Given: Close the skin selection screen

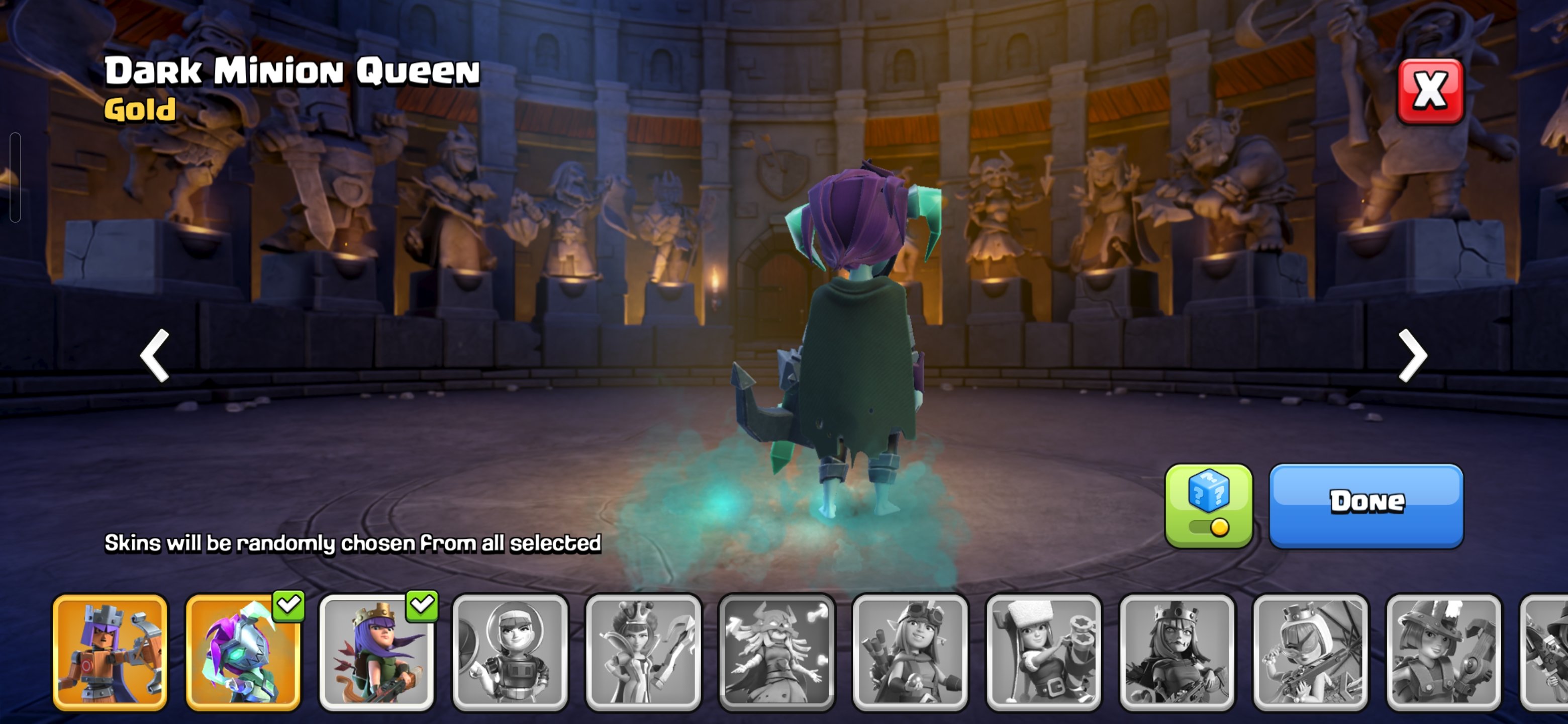Looking at the screenshot, I should pos(1430,92).
